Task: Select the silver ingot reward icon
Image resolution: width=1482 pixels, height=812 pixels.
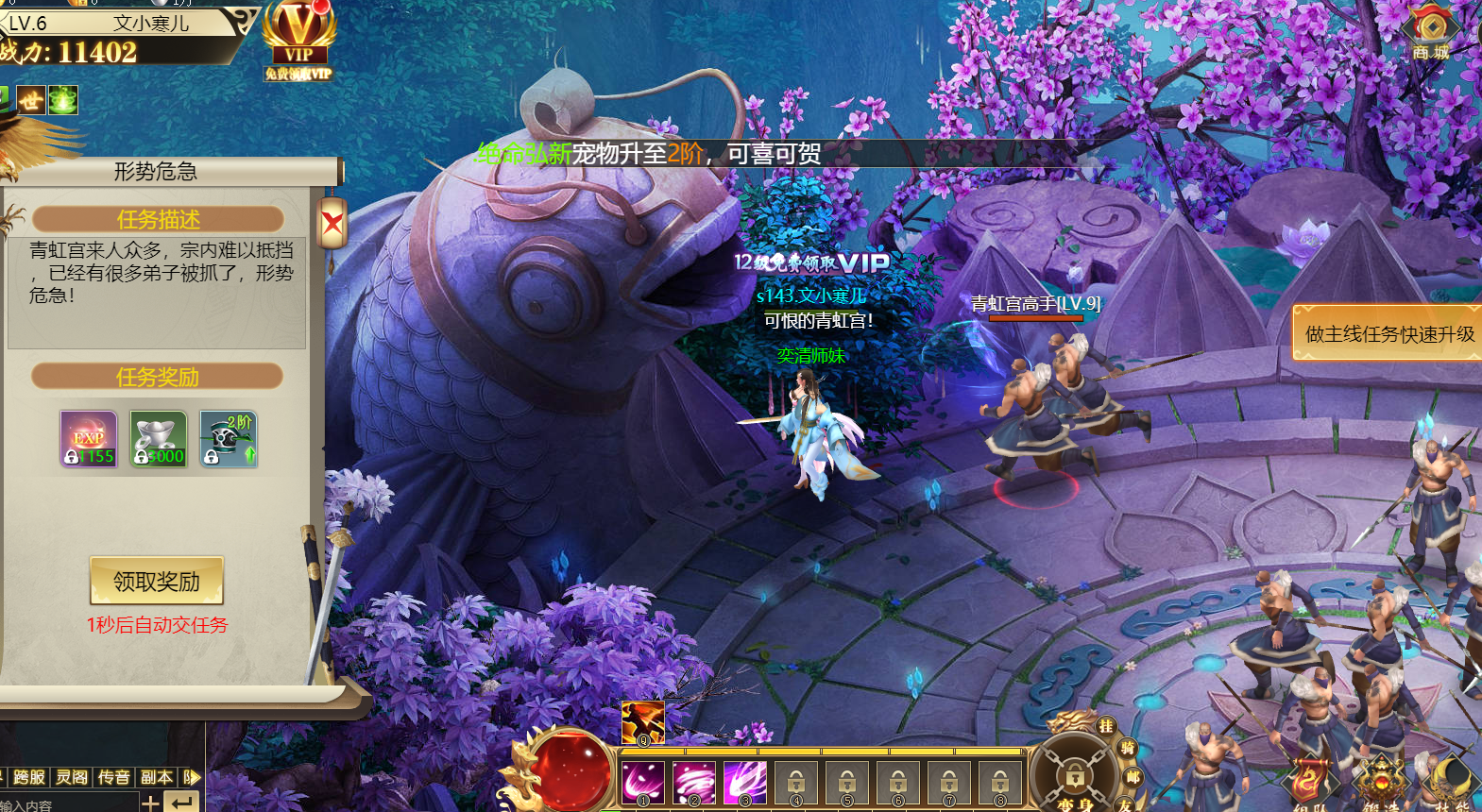Action: click(x=159, y=439)
